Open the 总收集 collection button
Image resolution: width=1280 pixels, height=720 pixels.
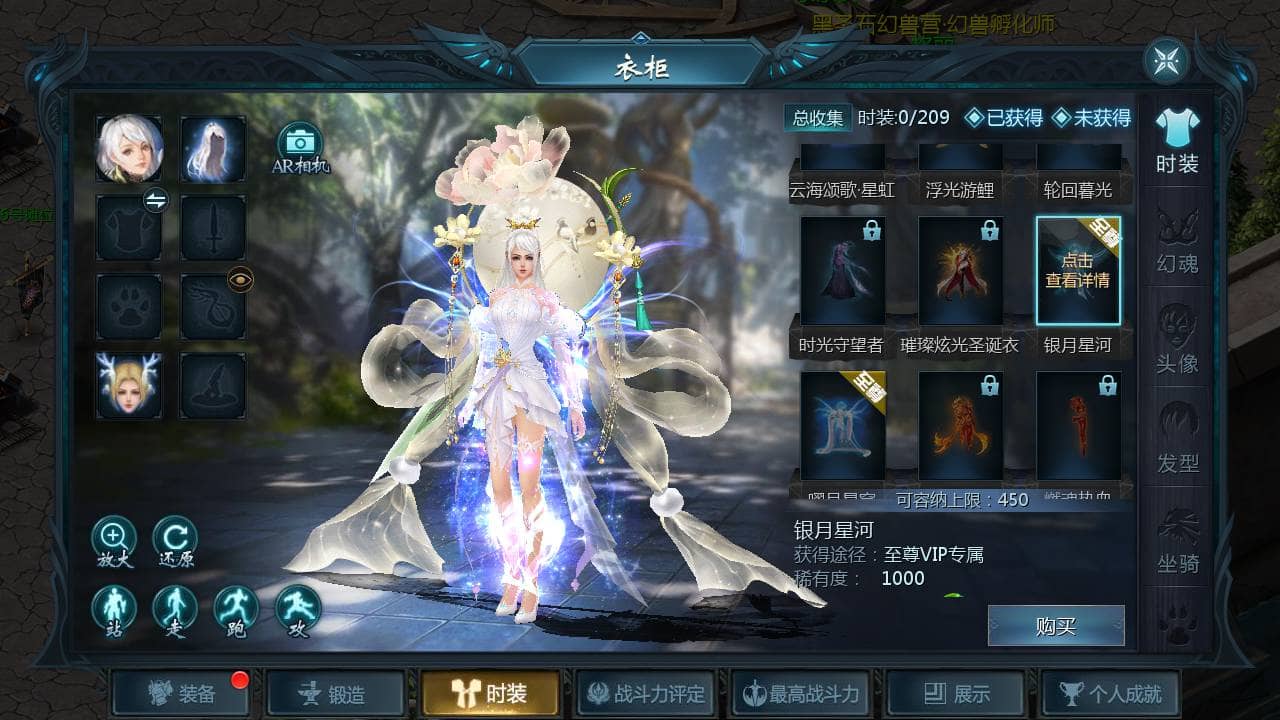click(818, 118)
